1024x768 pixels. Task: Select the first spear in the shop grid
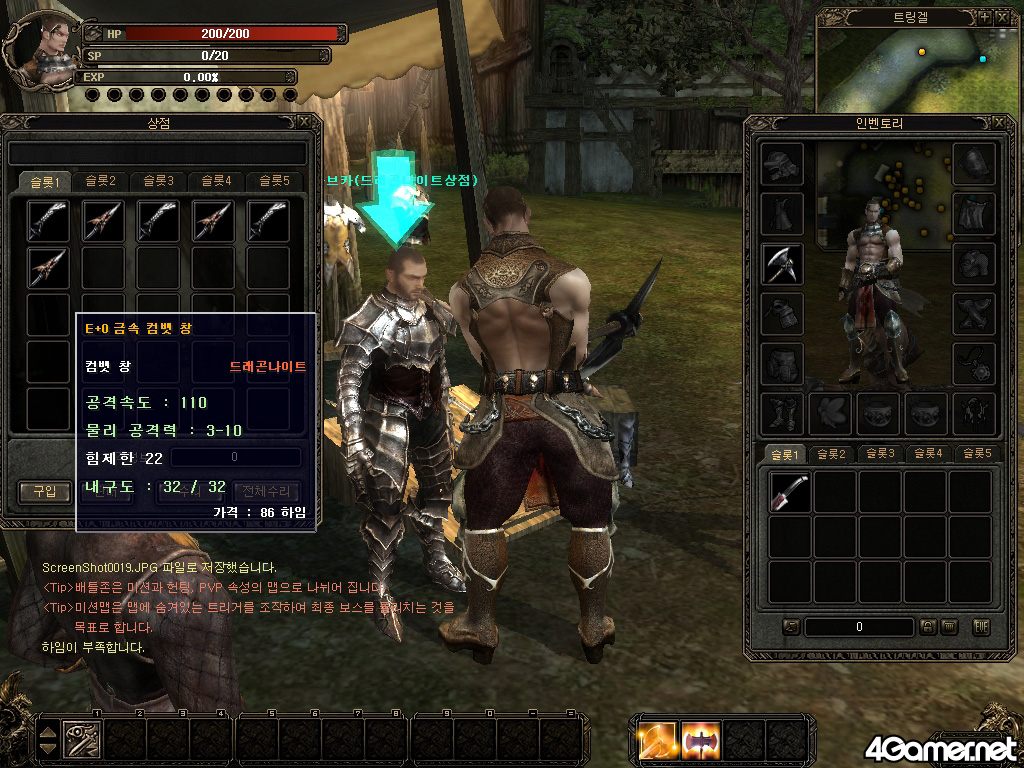tap(48, 220)
